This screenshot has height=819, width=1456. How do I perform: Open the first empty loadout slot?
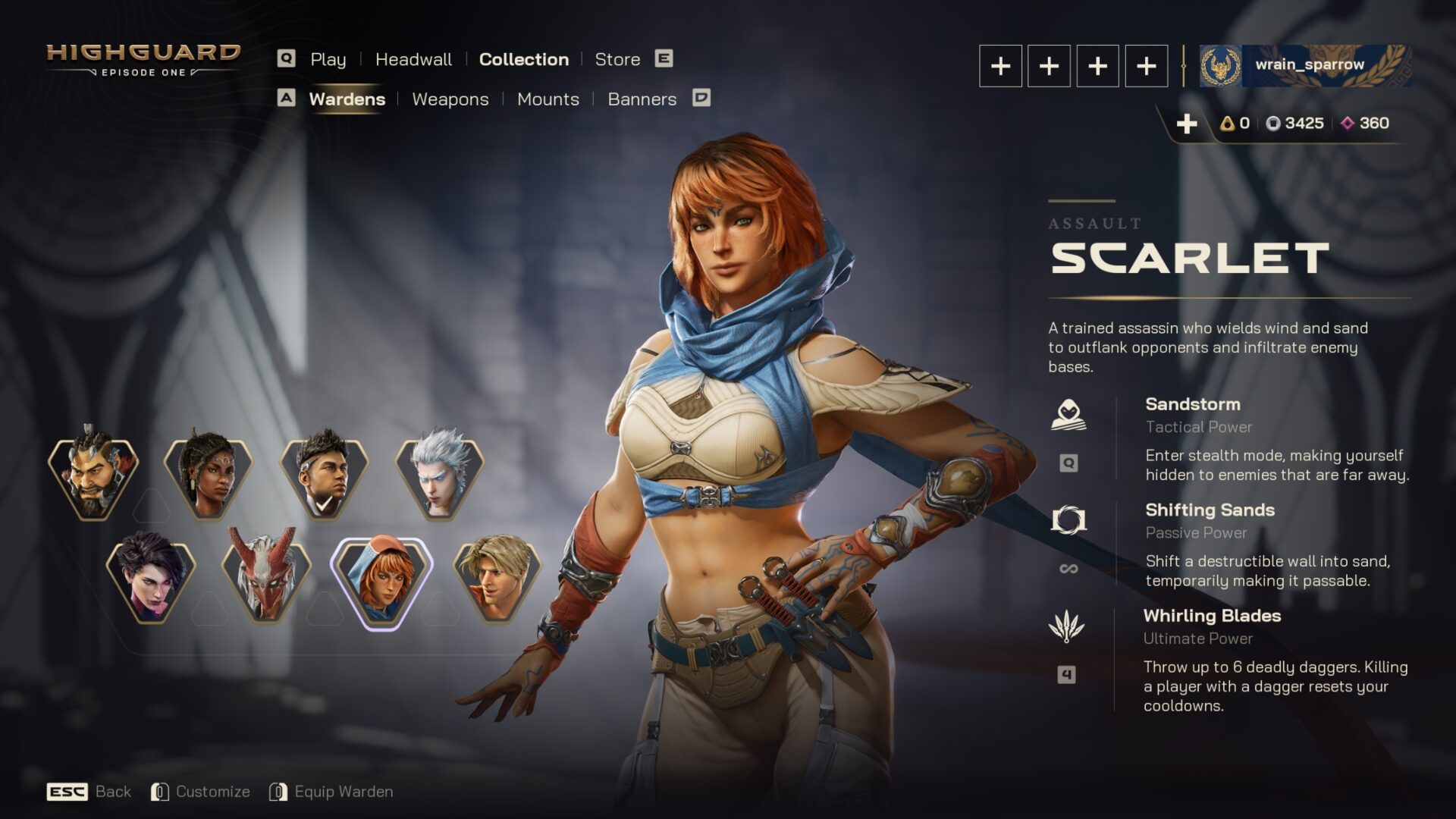tap(1001, 66)
